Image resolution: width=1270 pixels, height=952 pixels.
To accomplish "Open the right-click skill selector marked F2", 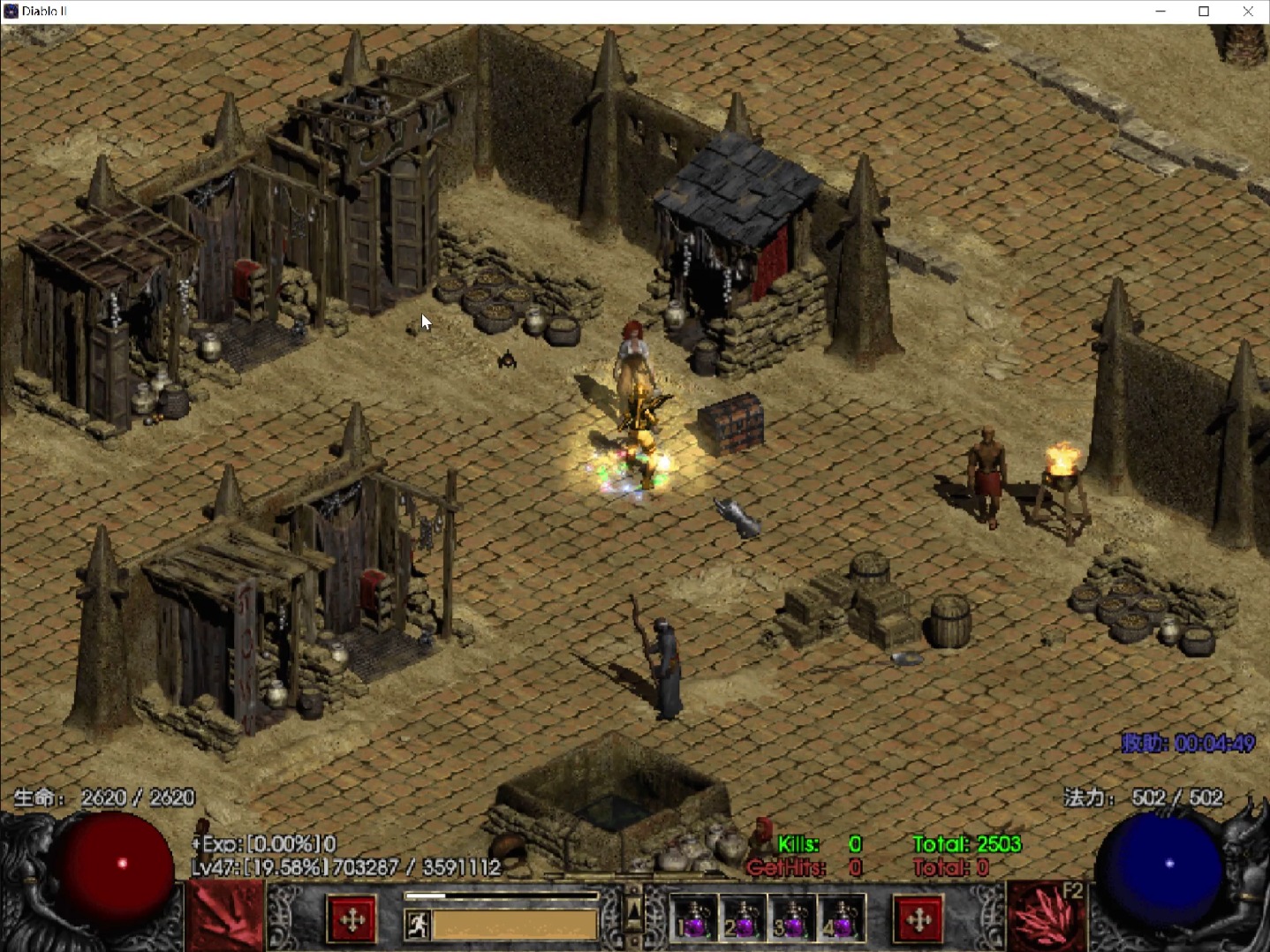I will [x=1047, y=918].
